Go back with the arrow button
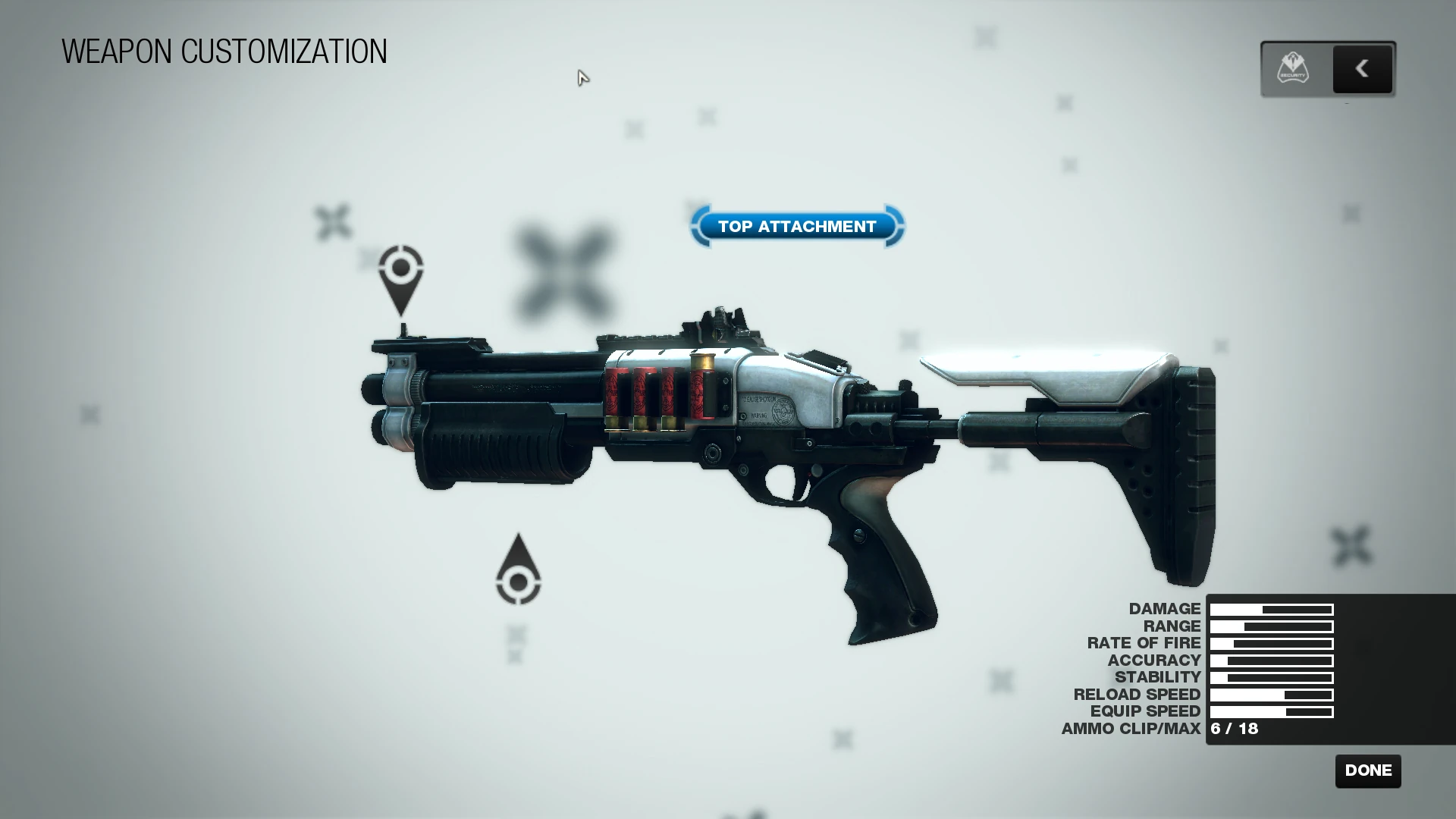 (1362, 69)
